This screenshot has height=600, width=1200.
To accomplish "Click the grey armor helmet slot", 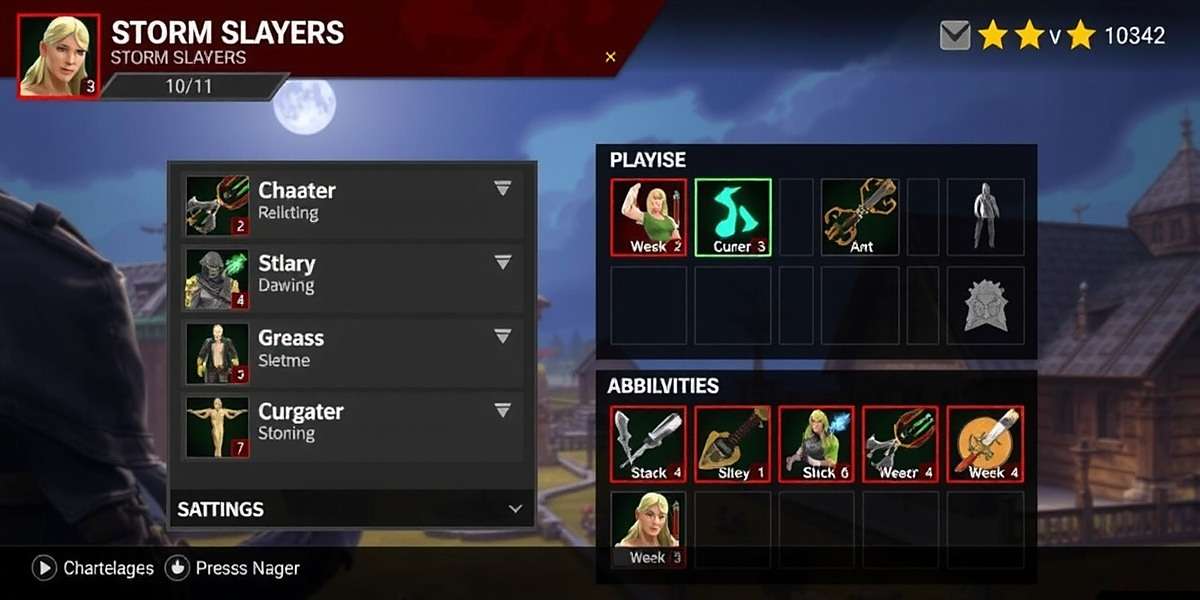I will click(x=986, y=305).
